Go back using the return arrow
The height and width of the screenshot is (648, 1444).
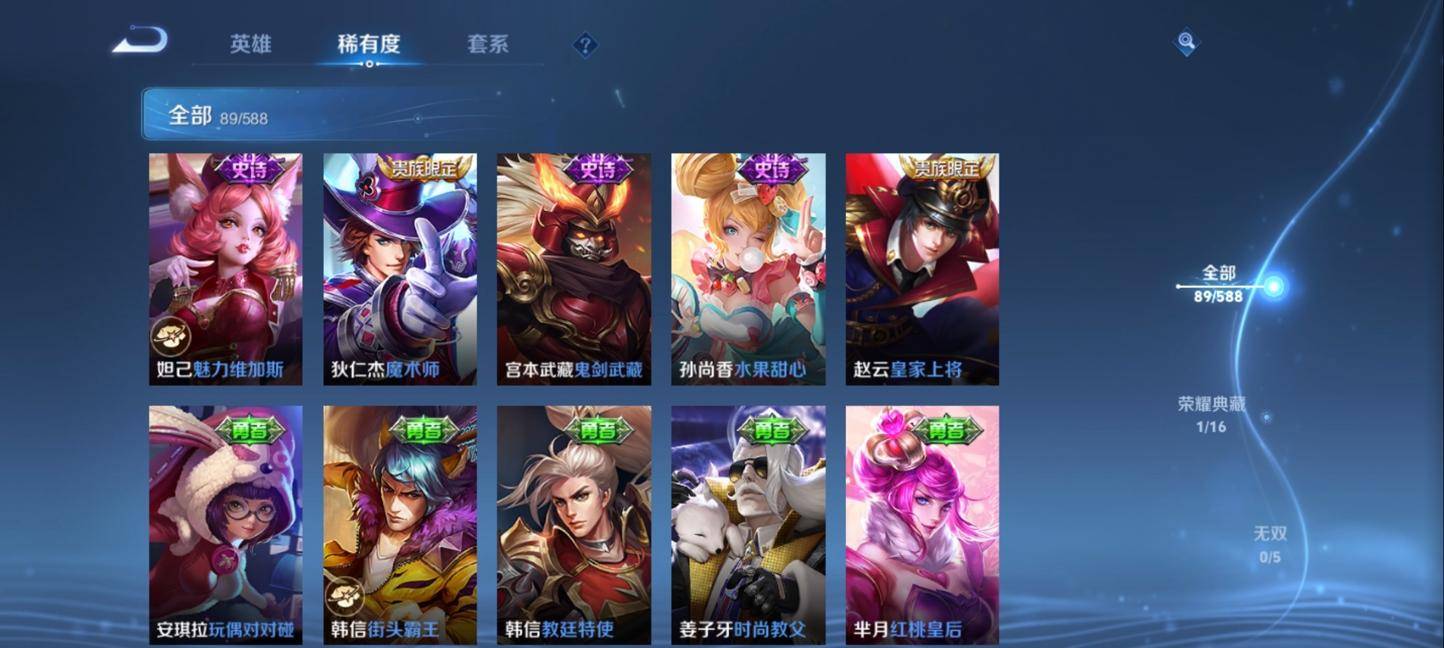click(140, 41)
